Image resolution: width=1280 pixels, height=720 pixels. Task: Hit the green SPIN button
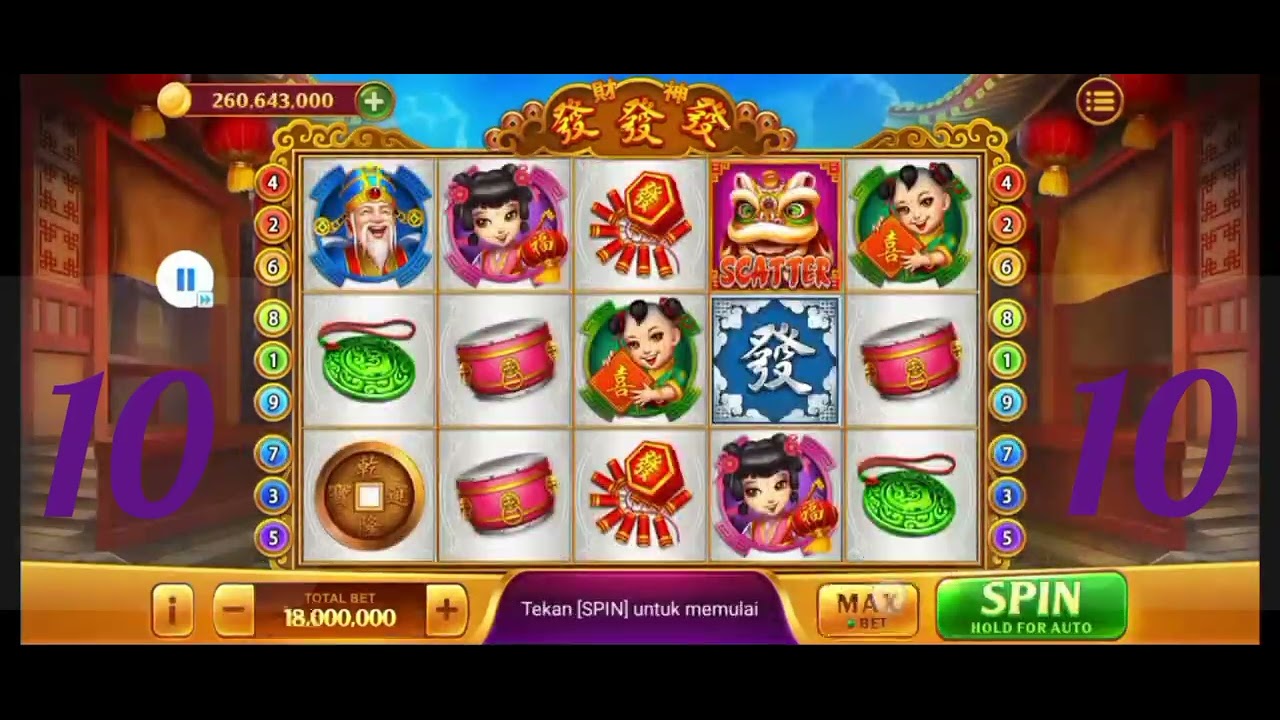1030,606
